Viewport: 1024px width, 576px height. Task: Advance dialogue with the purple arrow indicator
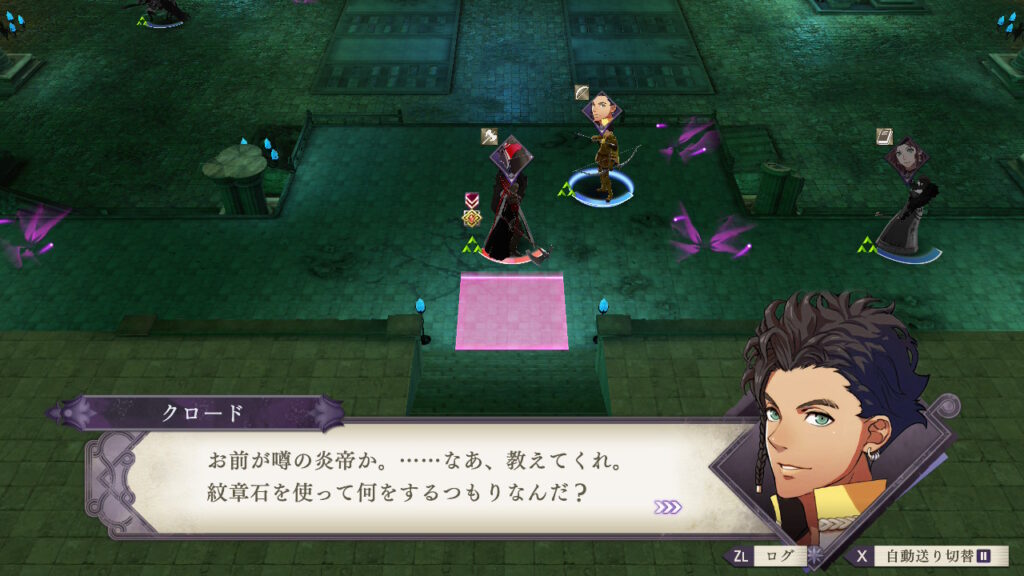667,507
